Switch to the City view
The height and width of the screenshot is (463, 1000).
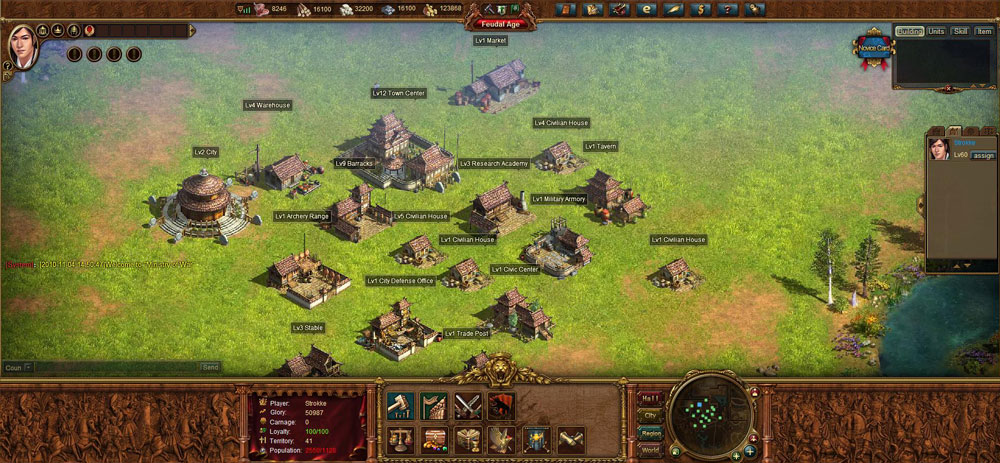tap(650, 414)
